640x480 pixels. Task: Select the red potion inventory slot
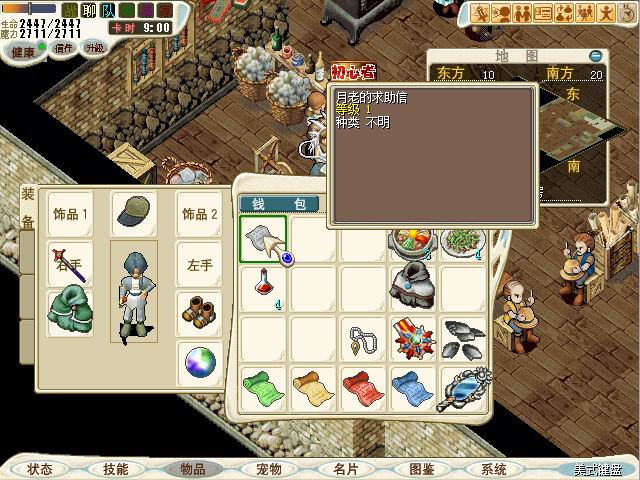tap(264, 286)
